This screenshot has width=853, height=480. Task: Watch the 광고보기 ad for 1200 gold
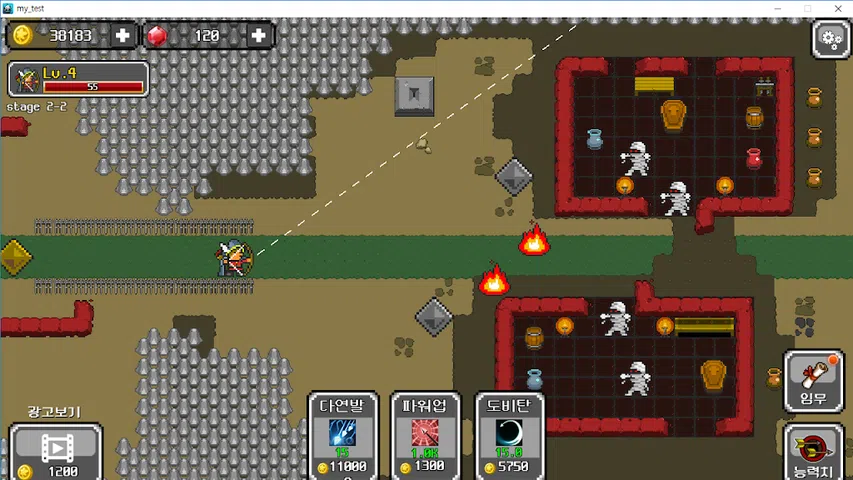point(56,450)
